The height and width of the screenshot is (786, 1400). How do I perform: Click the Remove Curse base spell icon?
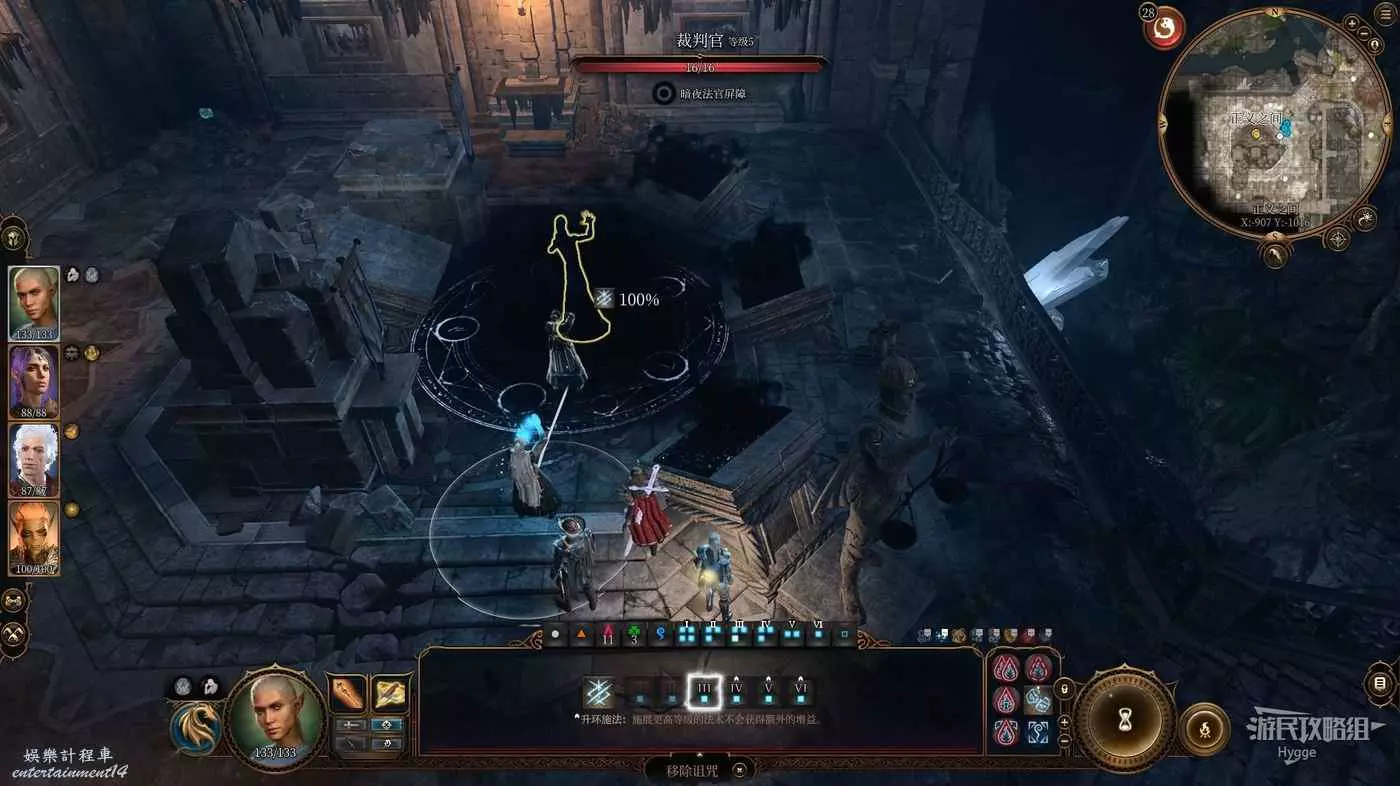pos(599,692)
